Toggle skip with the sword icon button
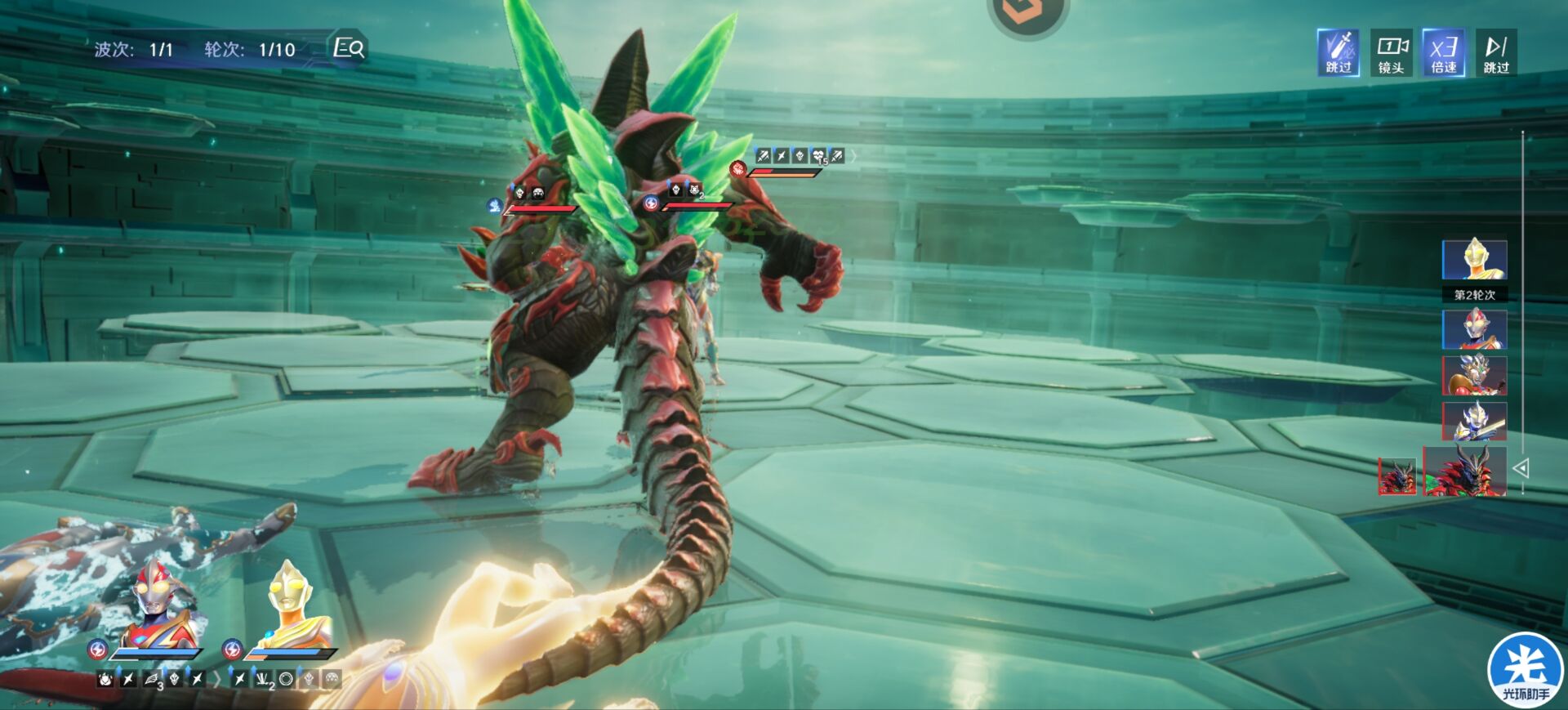This screenshot has height=710, width=1568. 1338,52
